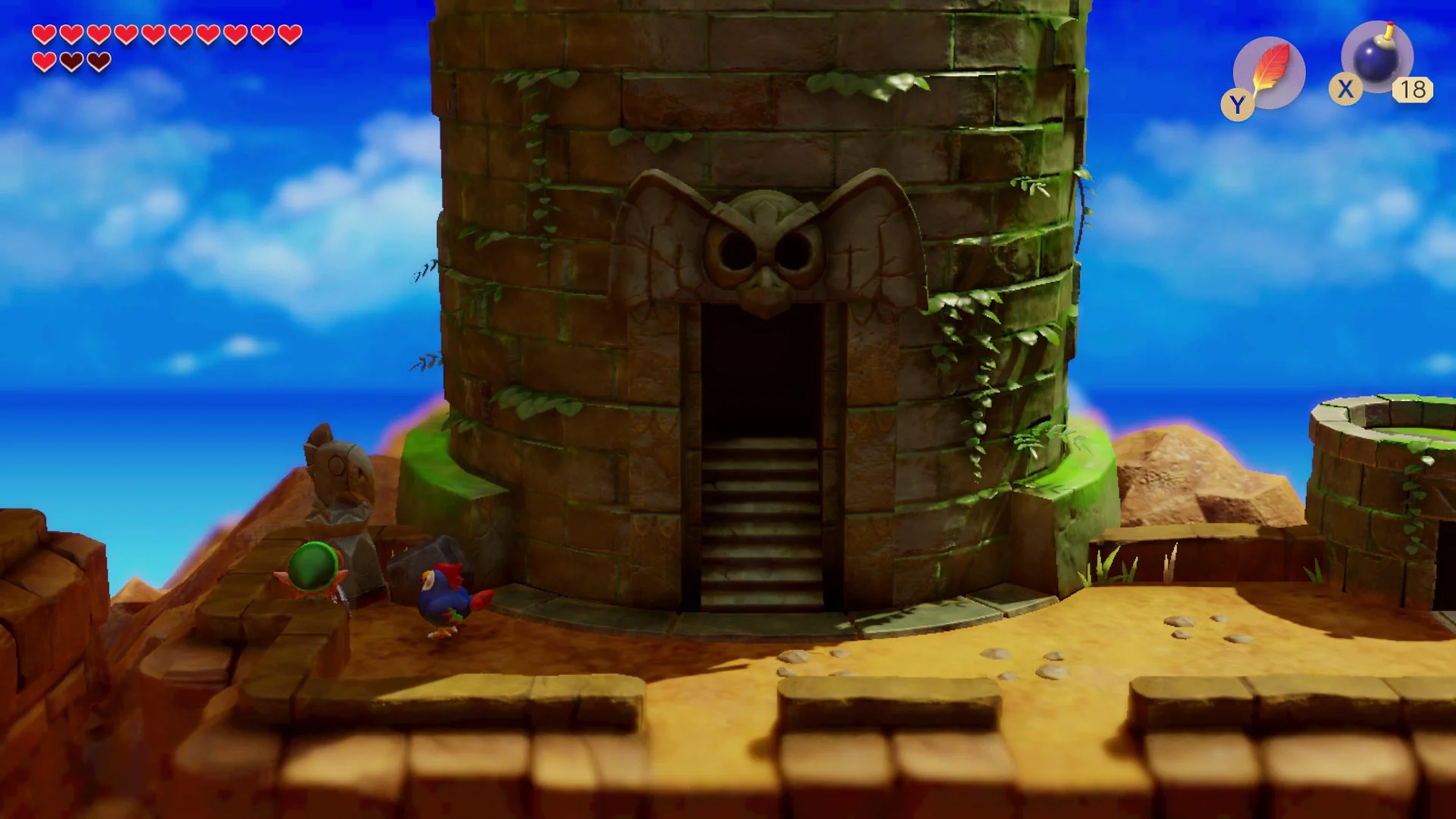The height and width of the screenshot is (819, 1456).
Task: Click the first full heart in the health bar
Action: 45,36
